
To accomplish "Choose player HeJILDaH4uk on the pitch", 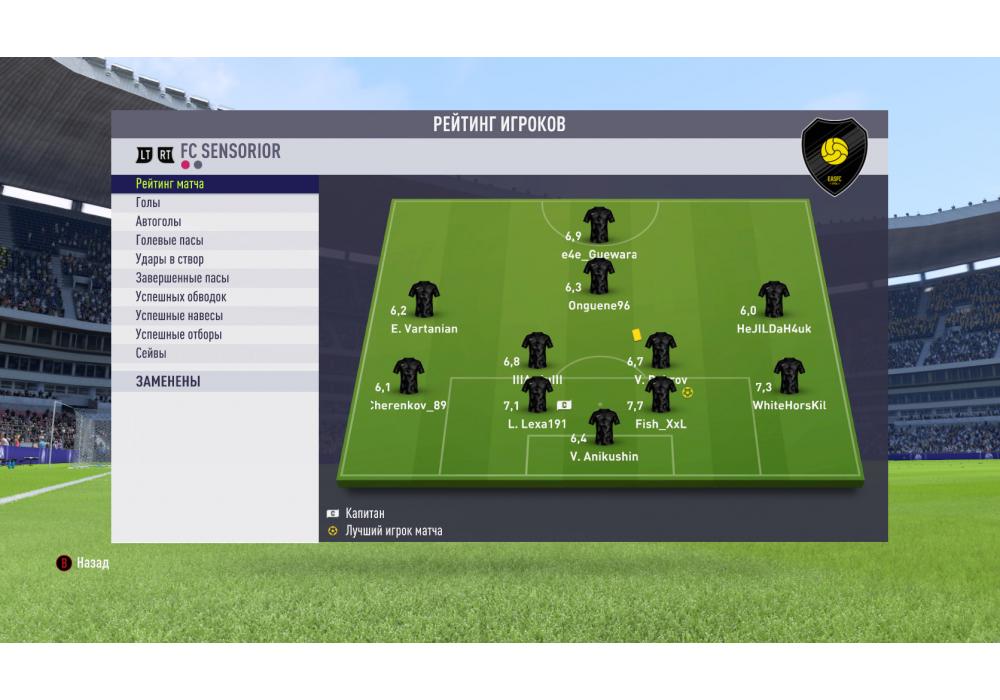I will click(x=774, y=299).
